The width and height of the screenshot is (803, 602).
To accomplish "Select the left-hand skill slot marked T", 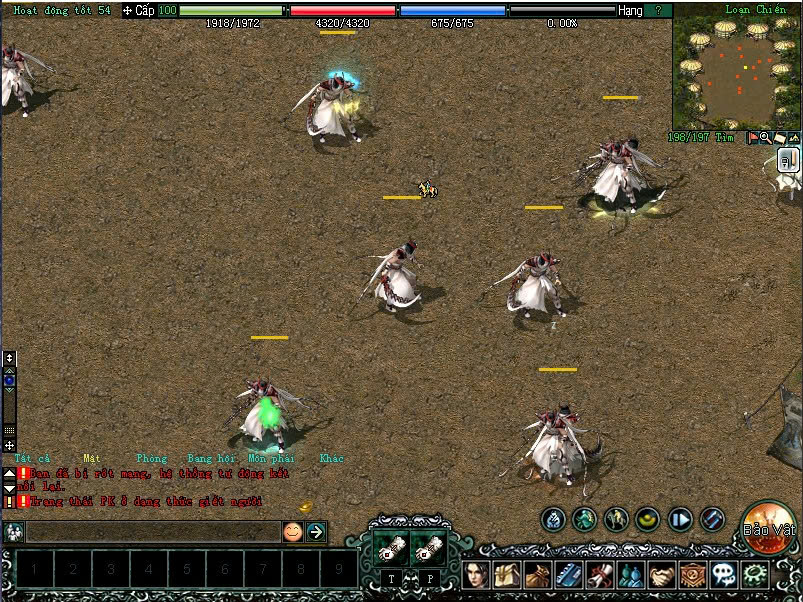I will pos(392,549).
